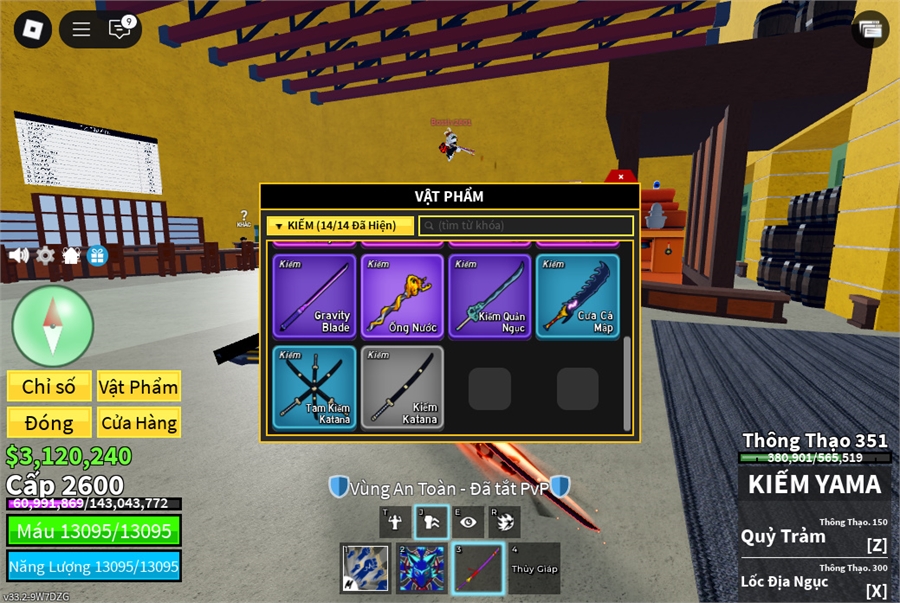Click the blue gift box icon
The width and height of the screenshot is (900, 603).
[97, 255]
